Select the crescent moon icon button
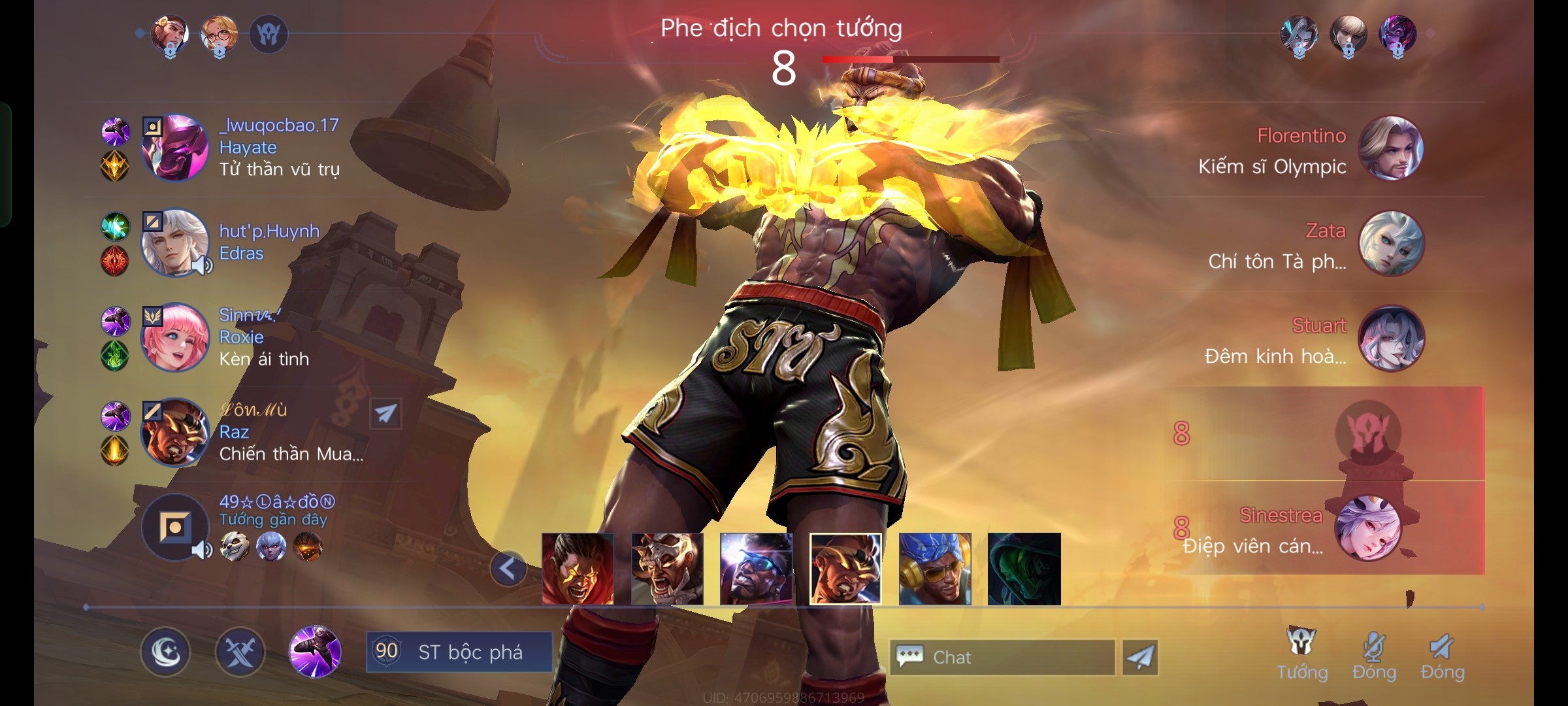The width and height of the screenshot is (1568, 706). (165, 652)
